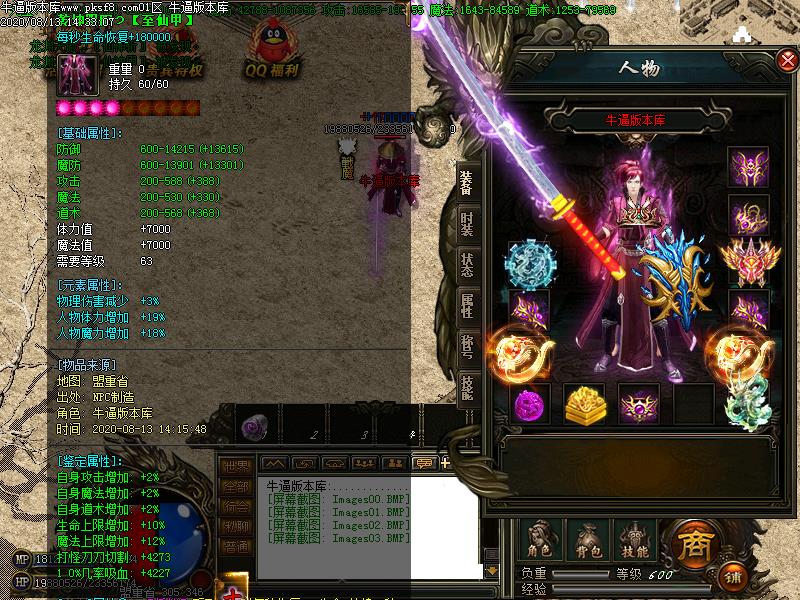Select the 世界 world chat channel
The height and width of the screenshot is (600, 800).
tap(236, 467)
